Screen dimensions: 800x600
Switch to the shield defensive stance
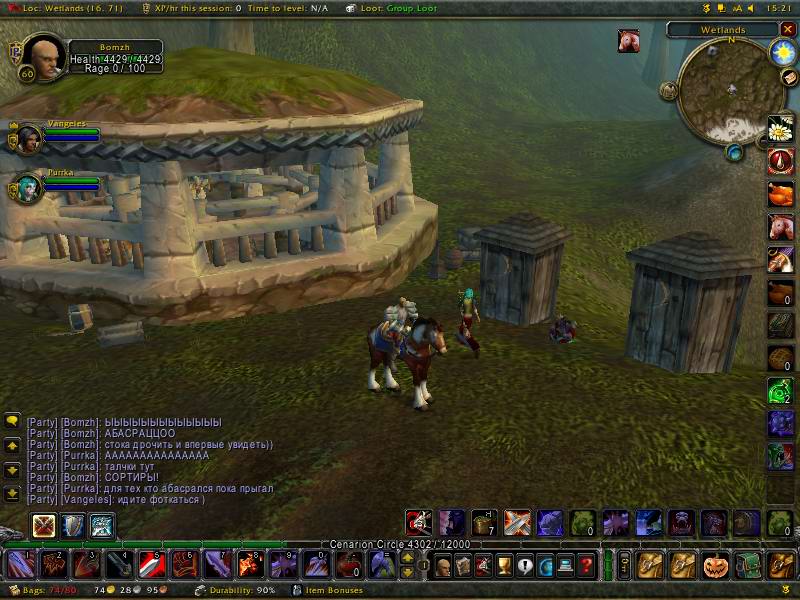(x=73, y=526)
